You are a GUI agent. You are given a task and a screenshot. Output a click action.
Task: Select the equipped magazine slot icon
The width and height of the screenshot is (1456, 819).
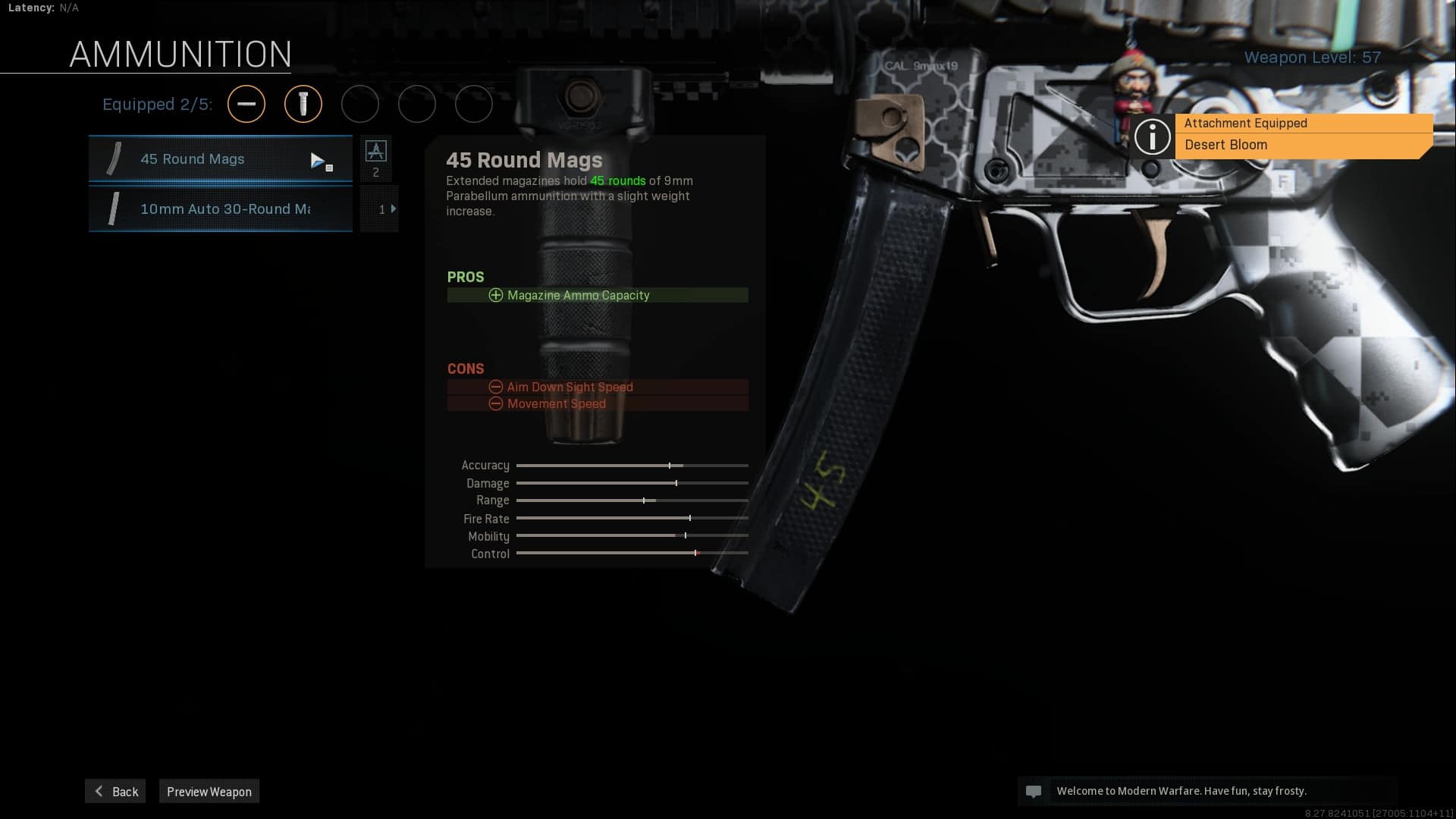pyautogui.click(x=303, y=104)
